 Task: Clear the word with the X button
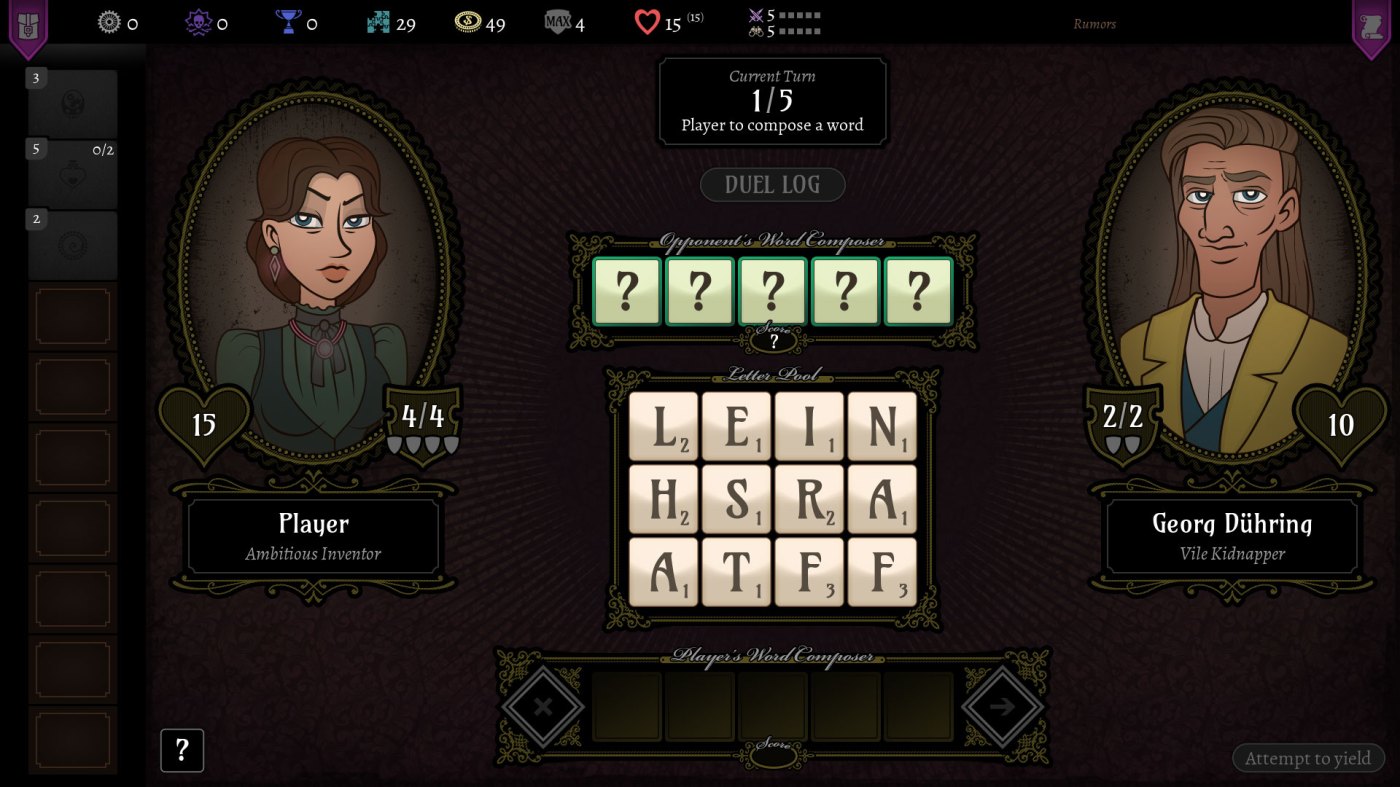pyautogui.click(x=543, y=707)
